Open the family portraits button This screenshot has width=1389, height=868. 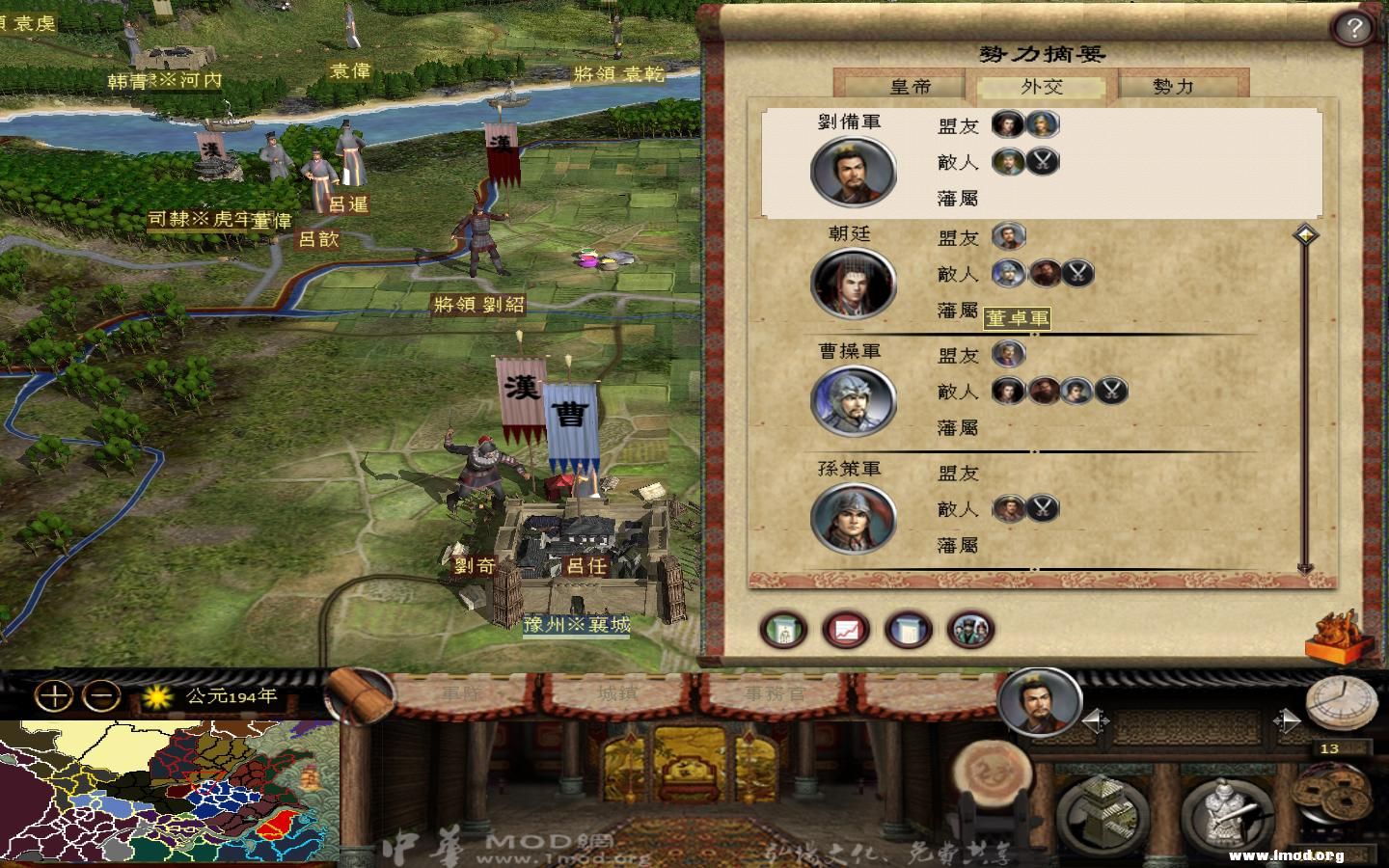(970, 630)
